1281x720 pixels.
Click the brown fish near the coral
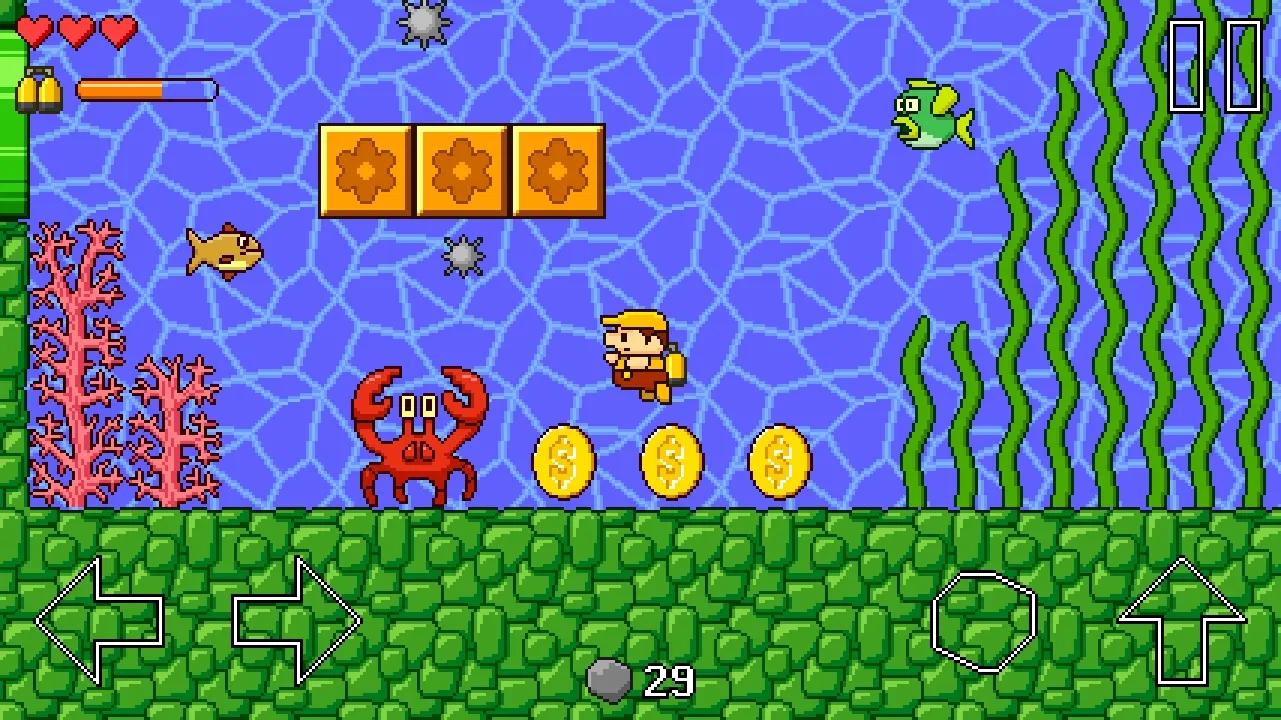click(222, 248)
